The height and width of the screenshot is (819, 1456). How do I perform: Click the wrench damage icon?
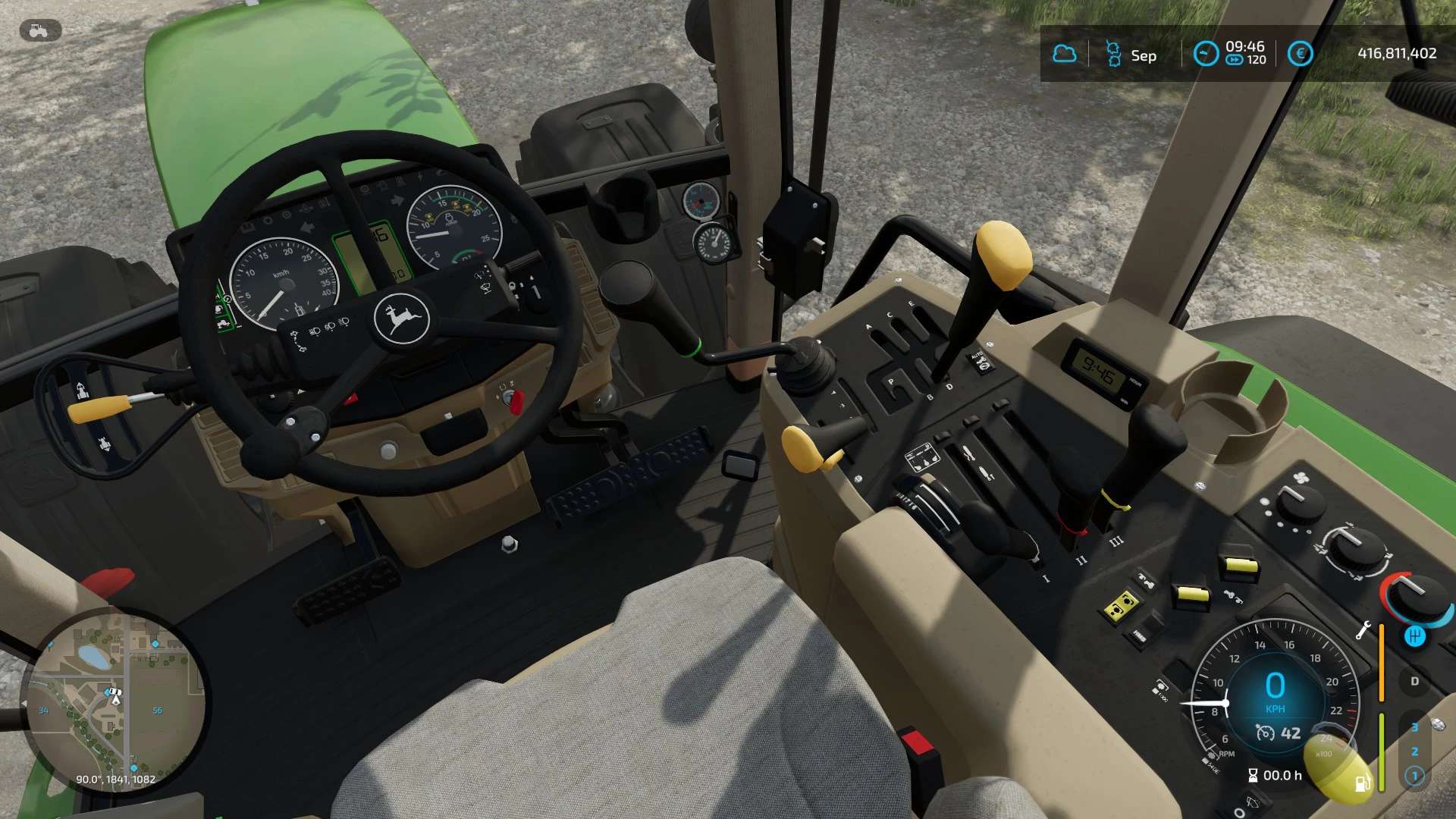(1363, 629)
